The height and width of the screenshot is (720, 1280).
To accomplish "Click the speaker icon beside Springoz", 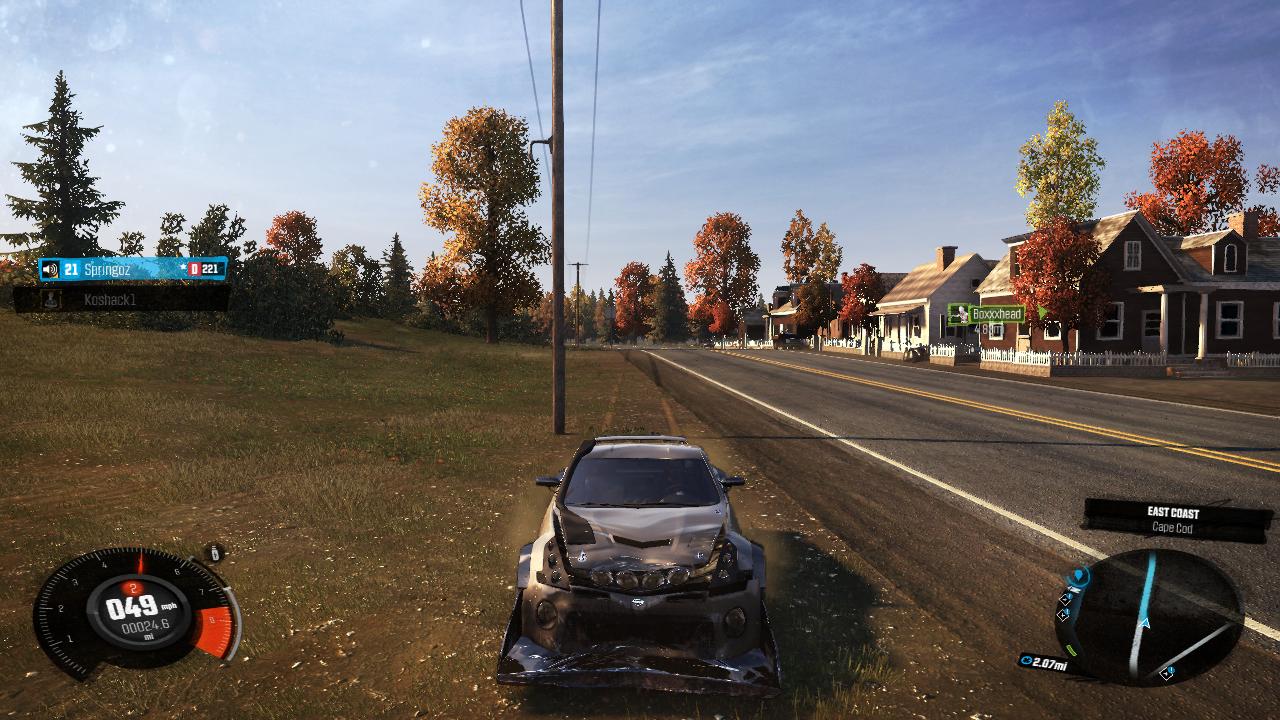I will pyautogui.click(x=49, y=269).
